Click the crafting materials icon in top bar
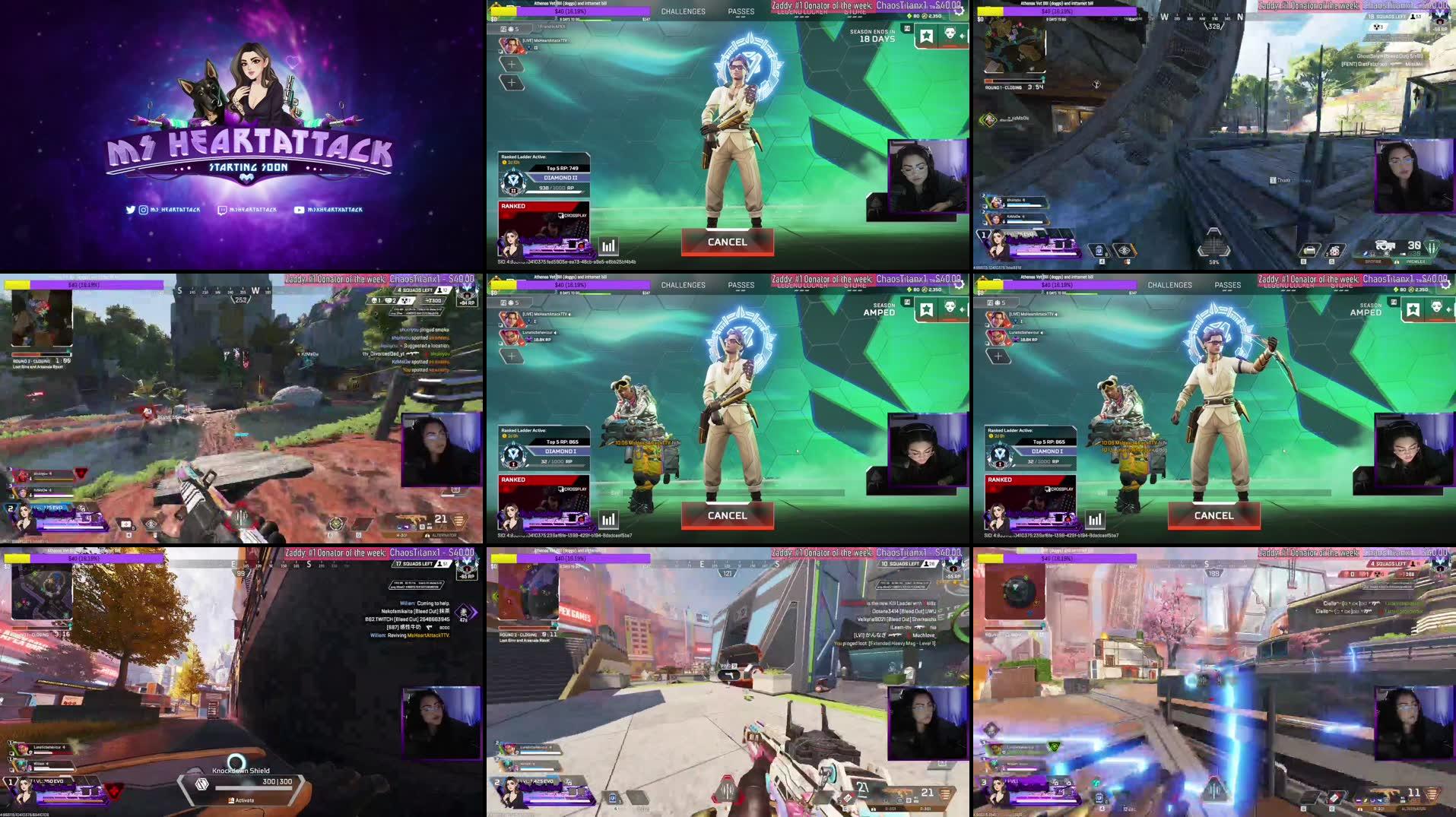This screenshot has height=817, width=1456. coord(909,16)
